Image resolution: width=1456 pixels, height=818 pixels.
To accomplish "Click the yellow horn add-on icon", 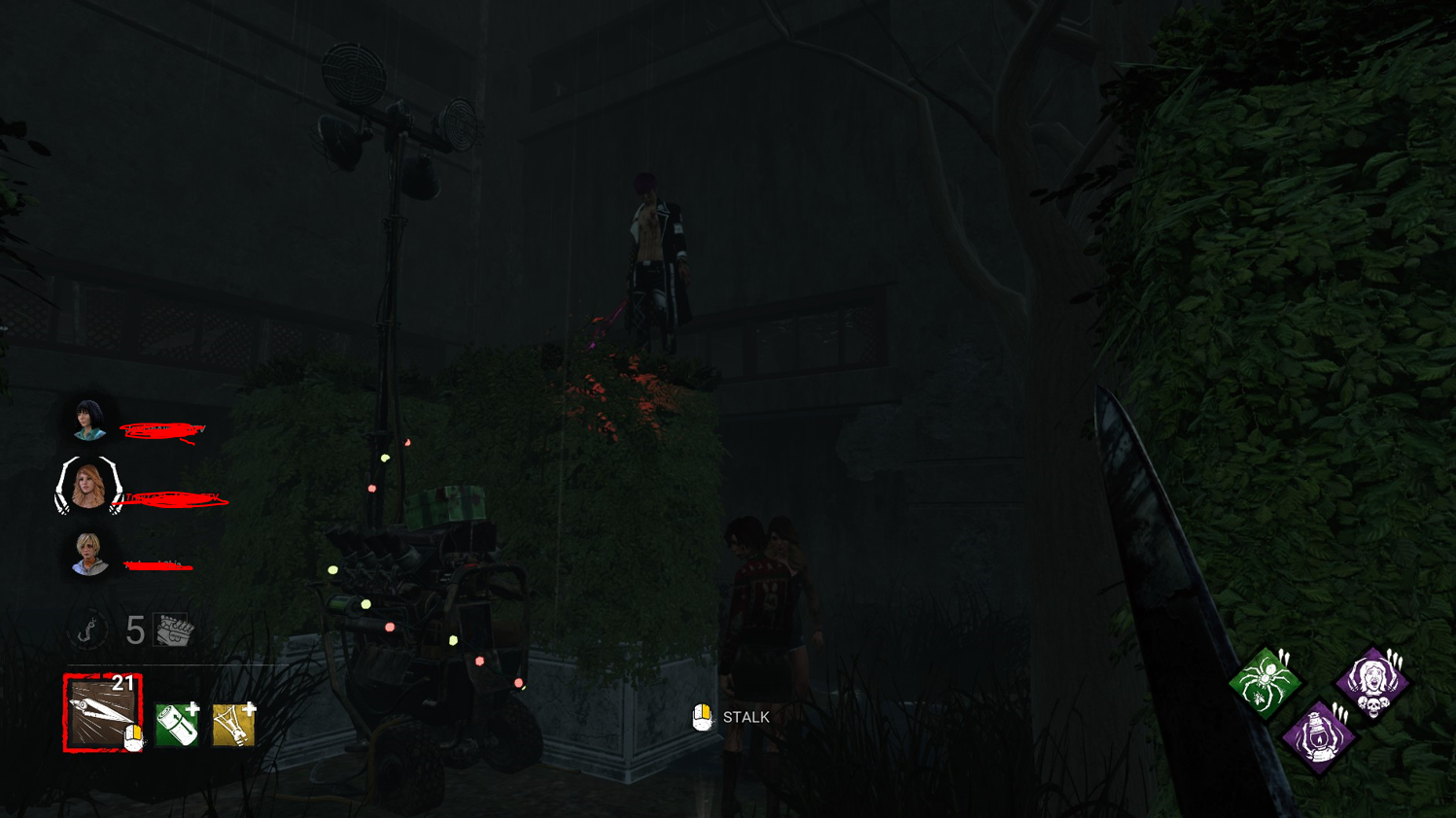I will point(233,727).
